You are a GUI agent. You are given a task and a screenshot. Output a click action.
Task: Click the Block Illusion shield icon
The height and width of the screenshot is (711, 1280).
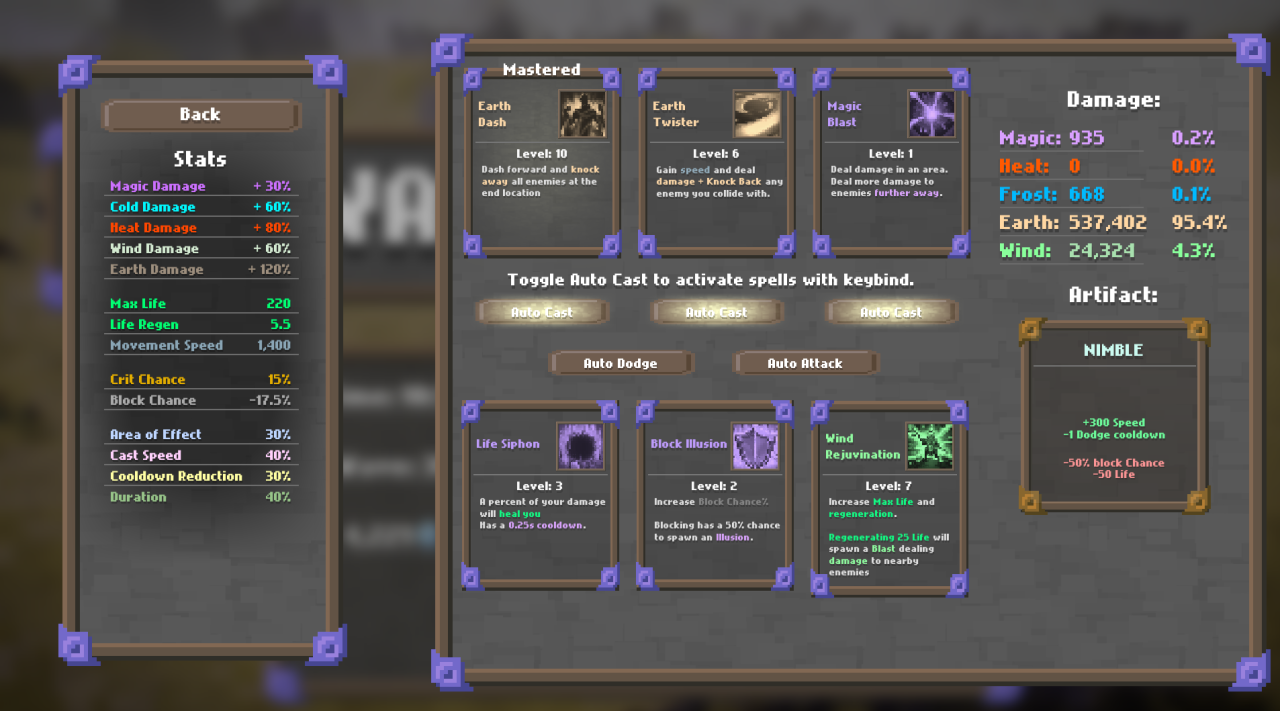756,446
